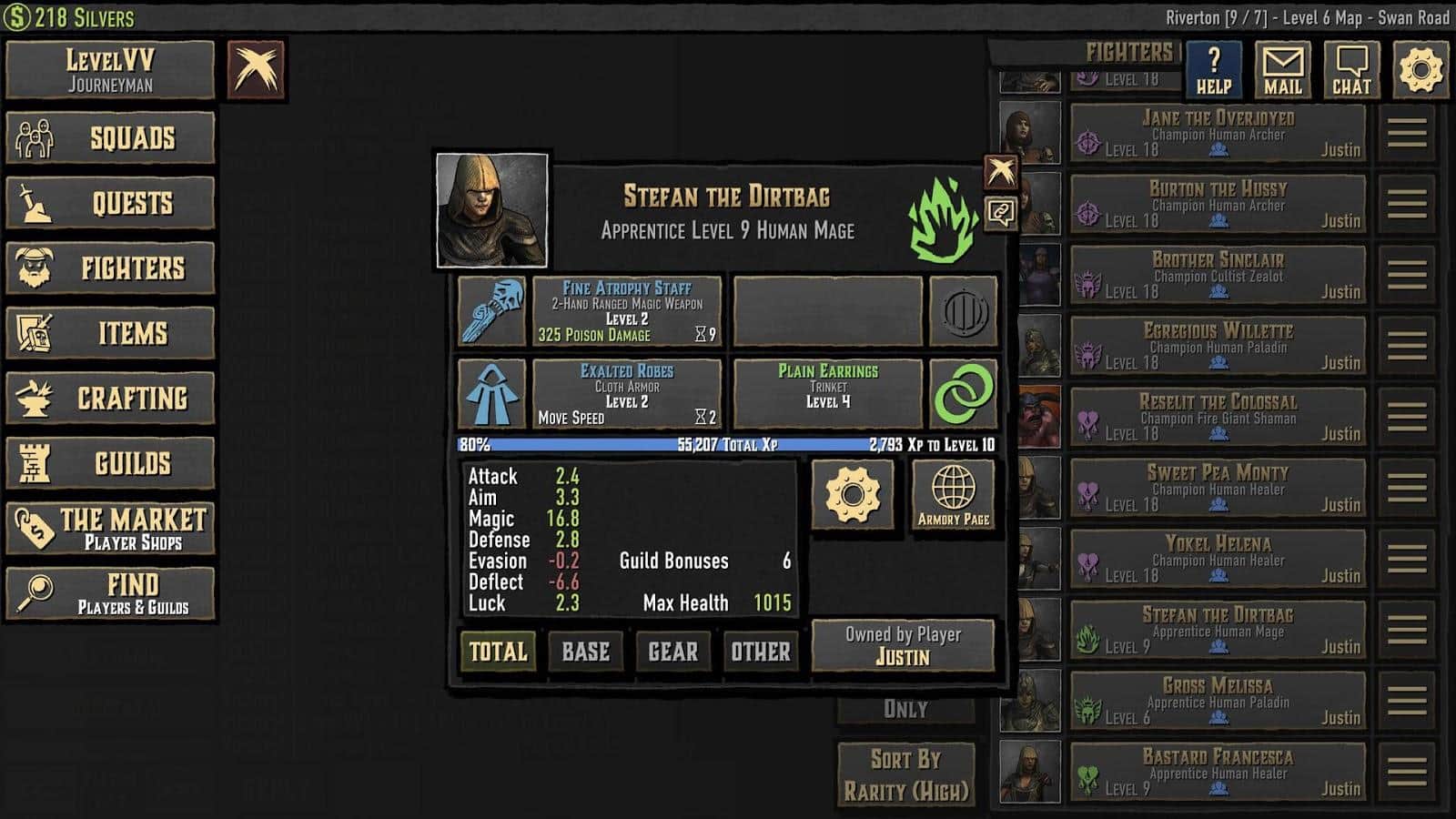Screen dimensions: 1456x819
Task: Visit The Market player shops
Action: tap(110, 529)
